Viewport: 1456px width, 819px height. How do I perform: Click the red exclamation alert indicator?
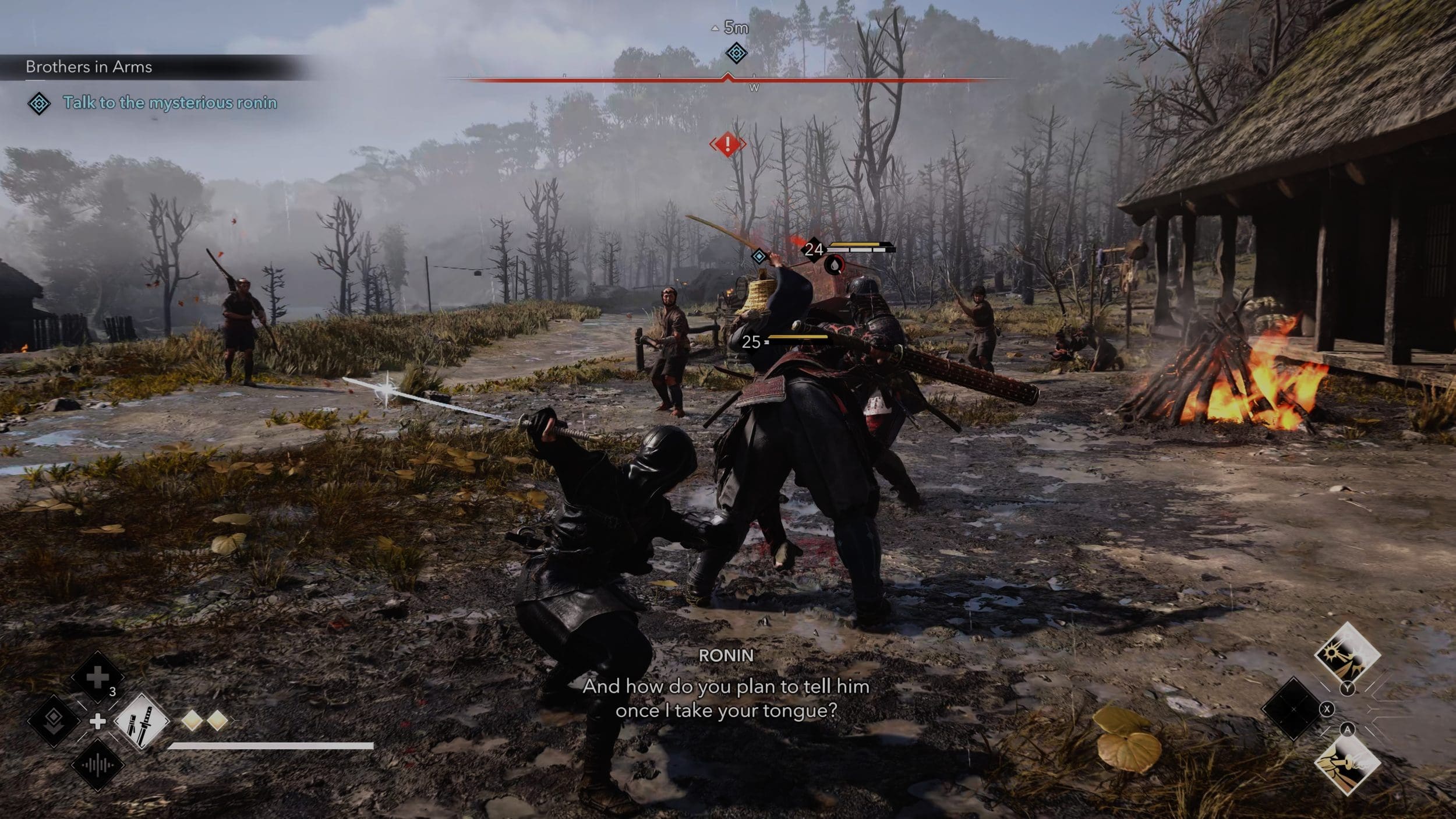click(x=727, y=143)
